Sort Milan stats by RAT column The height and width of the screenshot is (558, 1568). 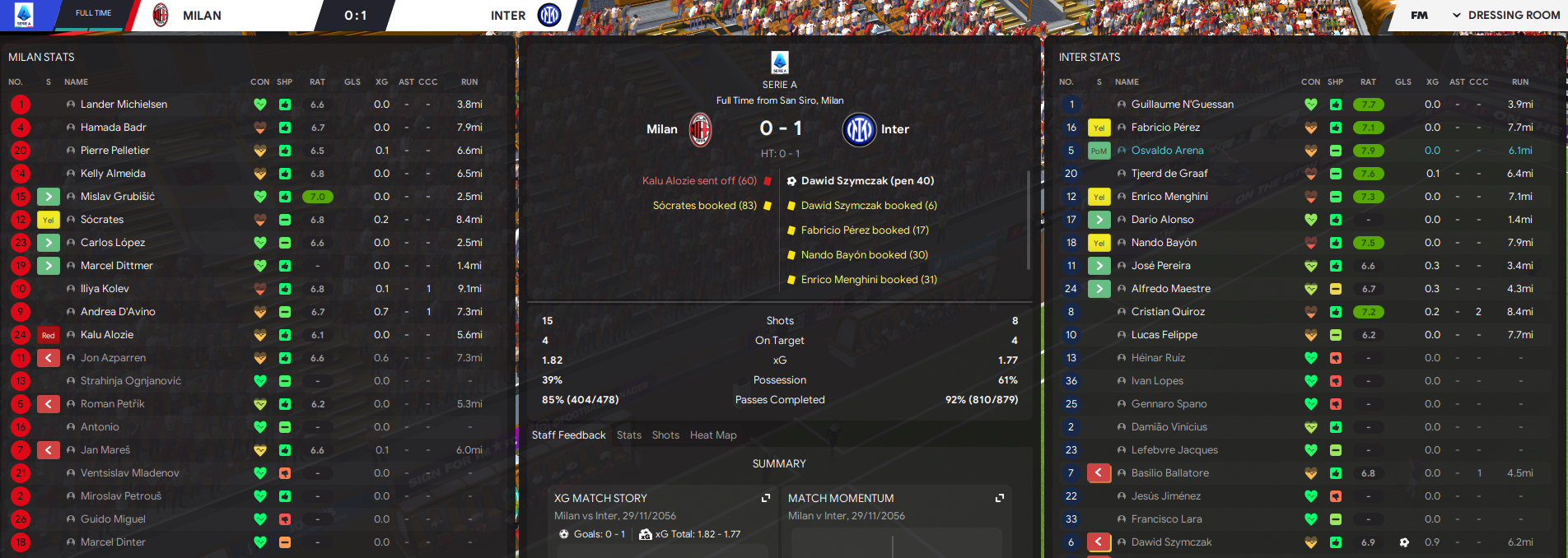click(317, 82)
